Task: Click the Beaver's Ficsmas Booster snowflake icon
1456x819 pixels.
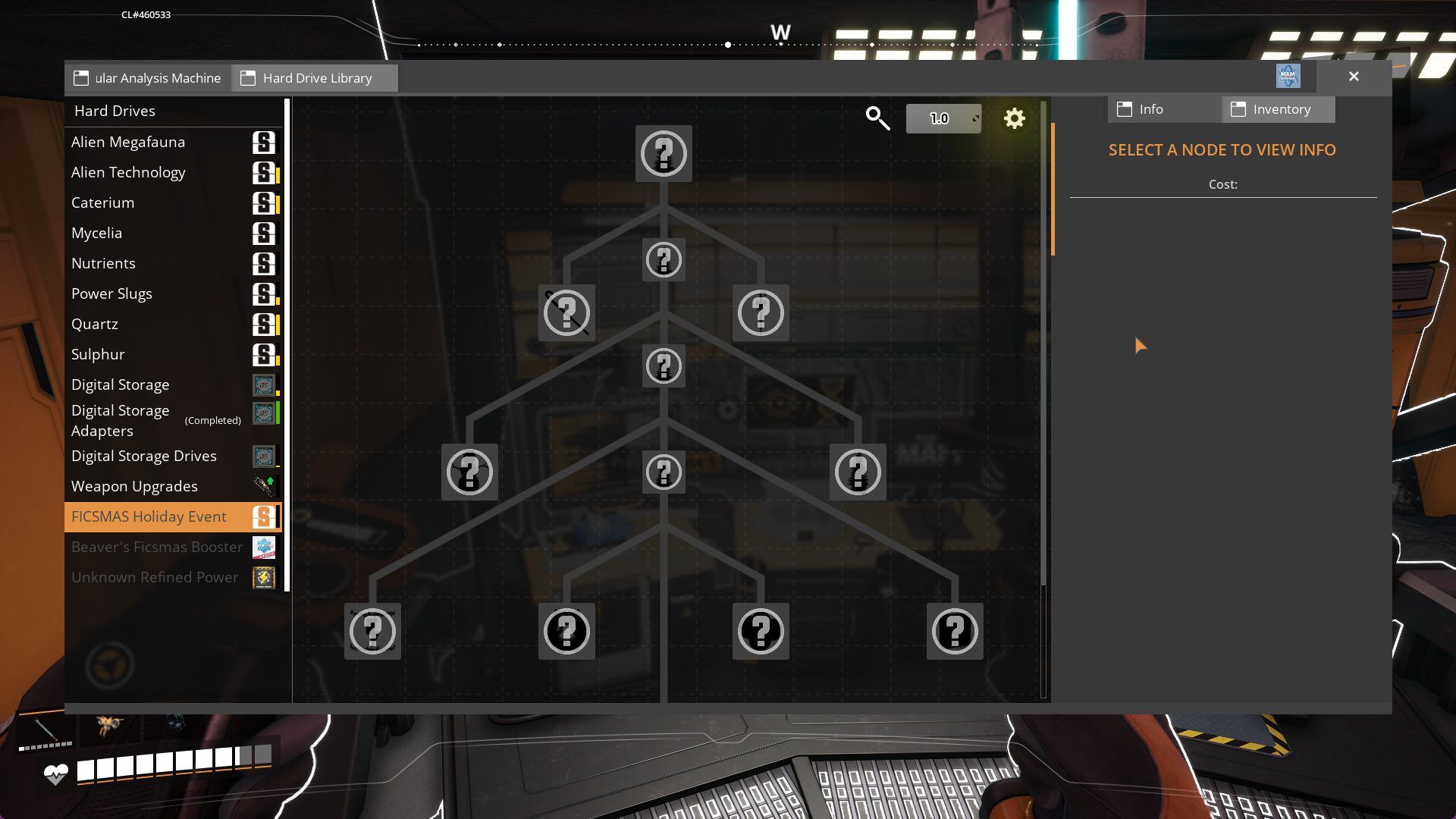Action: click(265, 547)
